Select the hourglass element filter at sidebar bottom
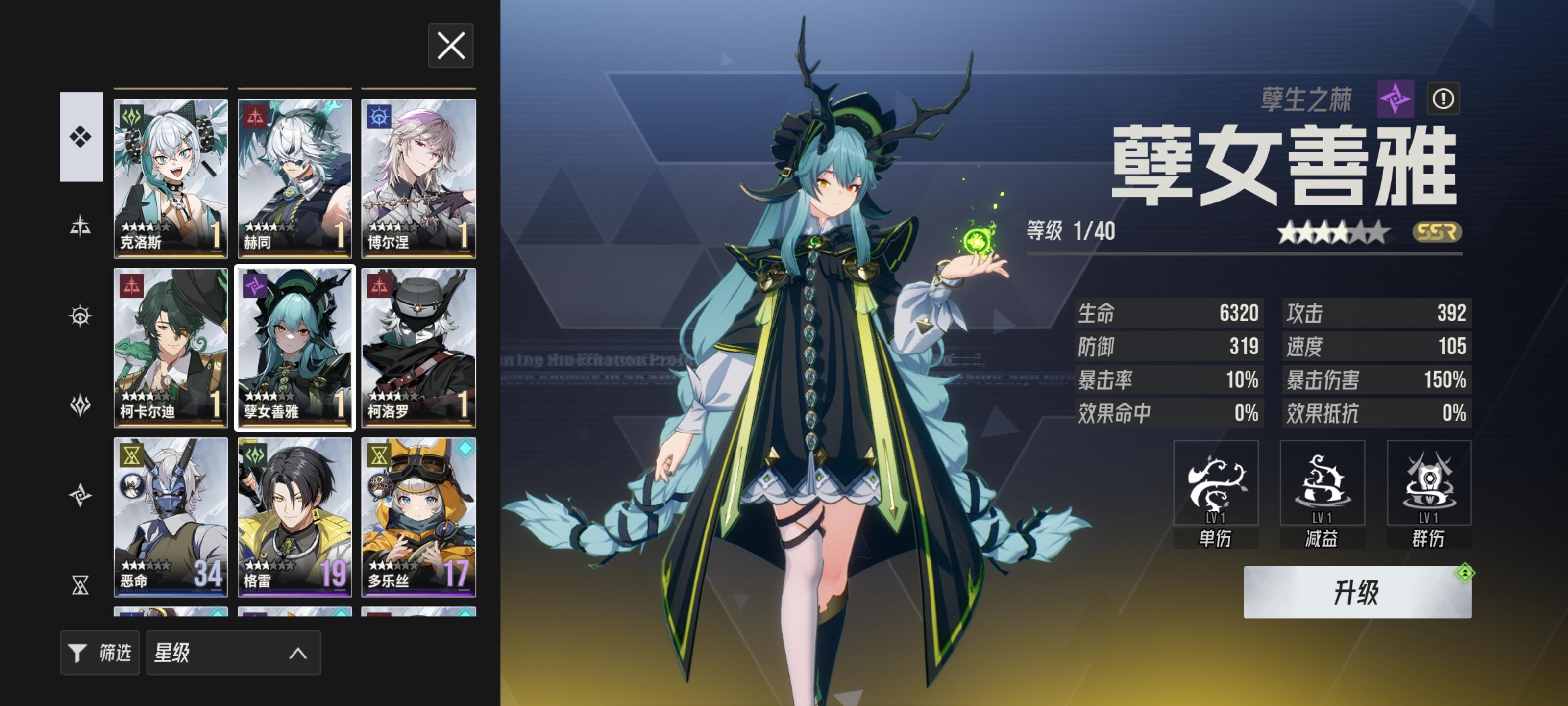Screen dimensions: 1568x706 coord(81,586)
